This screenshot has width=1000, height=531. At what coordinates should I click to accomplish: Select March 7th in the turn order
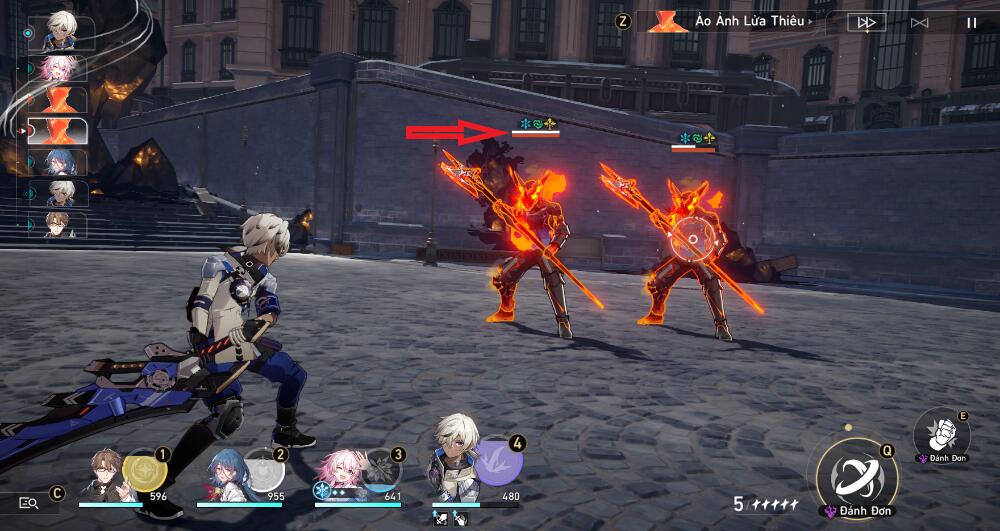click(60, 68)
